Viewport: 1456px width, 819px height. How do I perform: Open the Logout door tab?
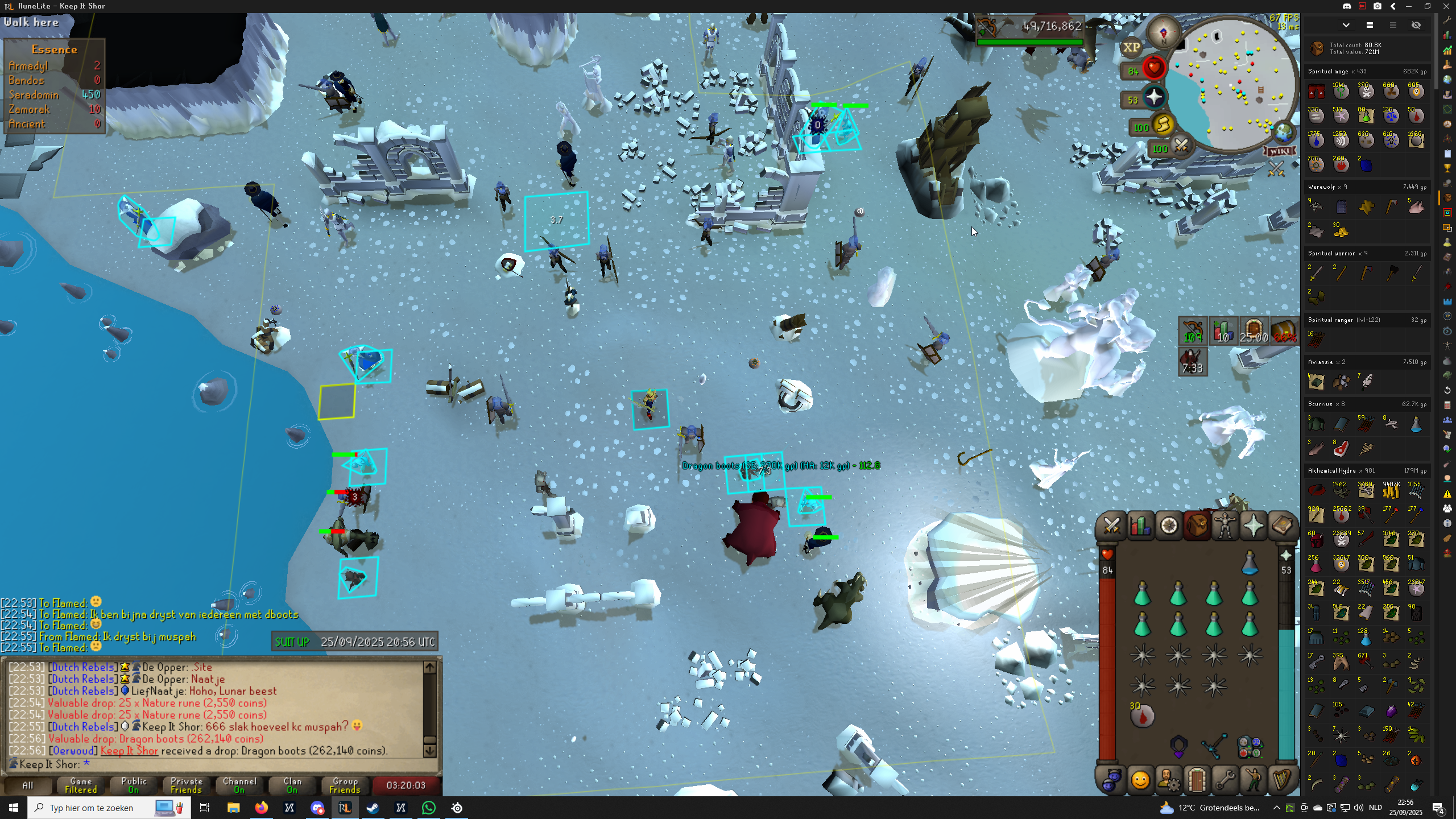point(1197,780)
